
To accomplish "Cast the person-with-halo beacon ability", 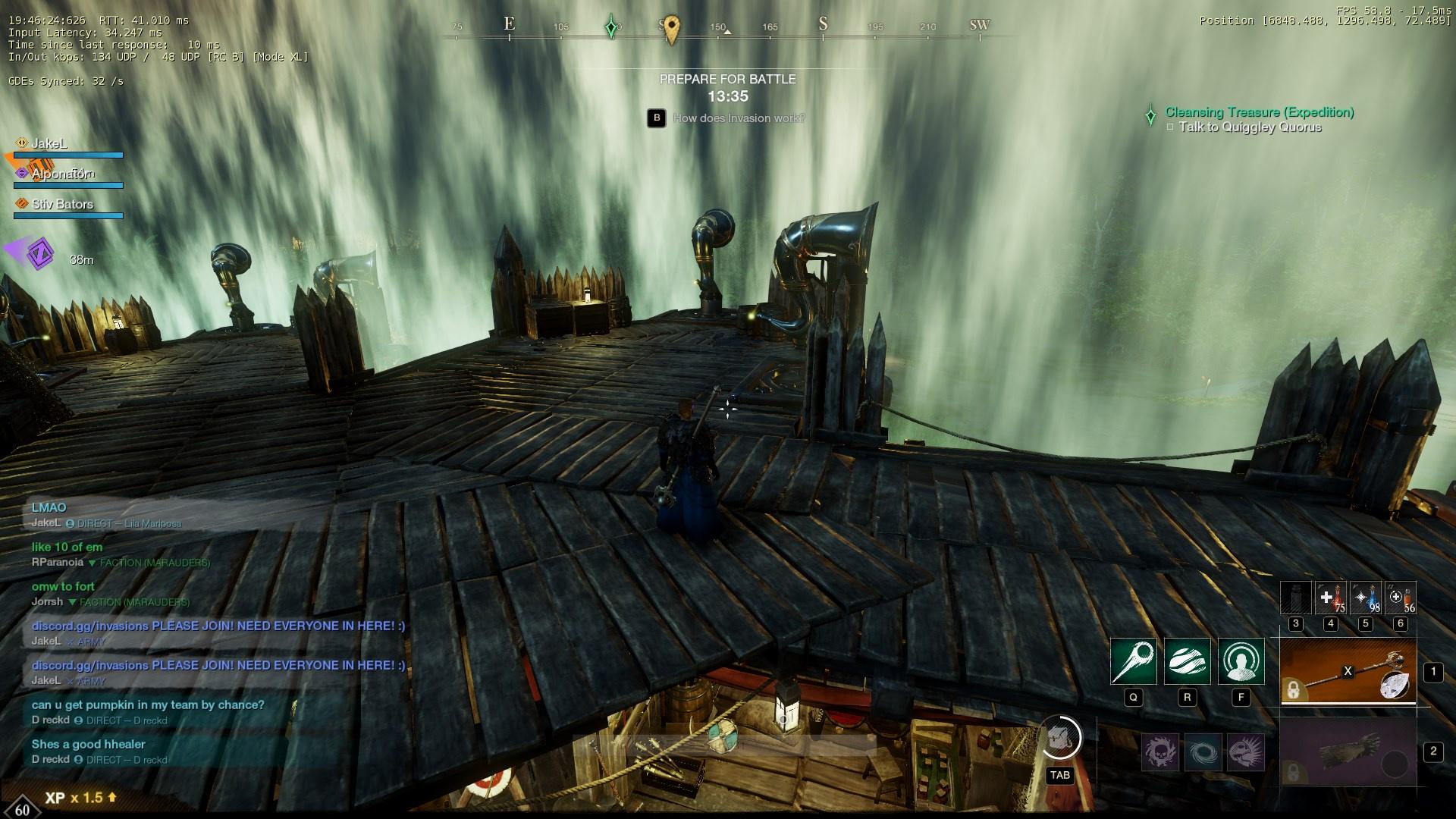I will pos(1241,661).
